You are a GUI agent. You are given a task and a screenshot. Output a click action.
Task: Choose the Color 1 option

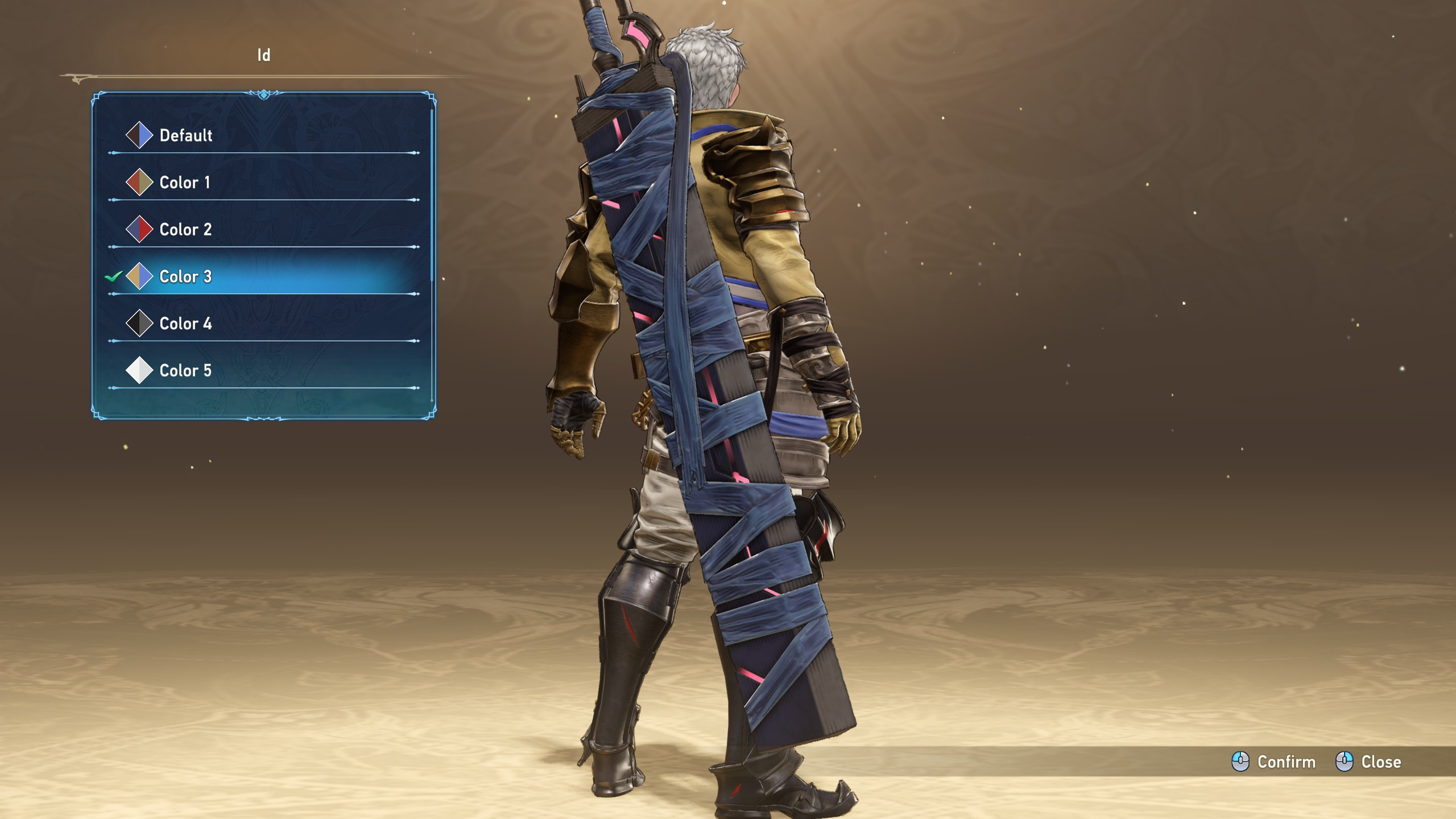point(184,183)
